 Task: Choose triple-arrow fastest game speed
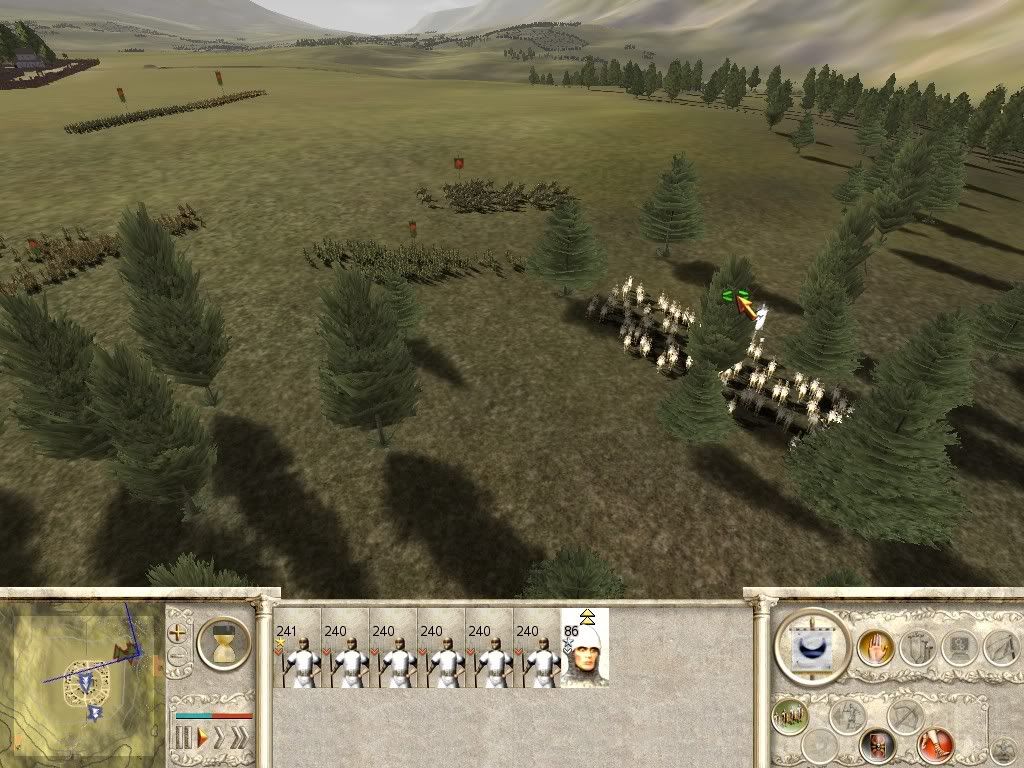[239, 739]
